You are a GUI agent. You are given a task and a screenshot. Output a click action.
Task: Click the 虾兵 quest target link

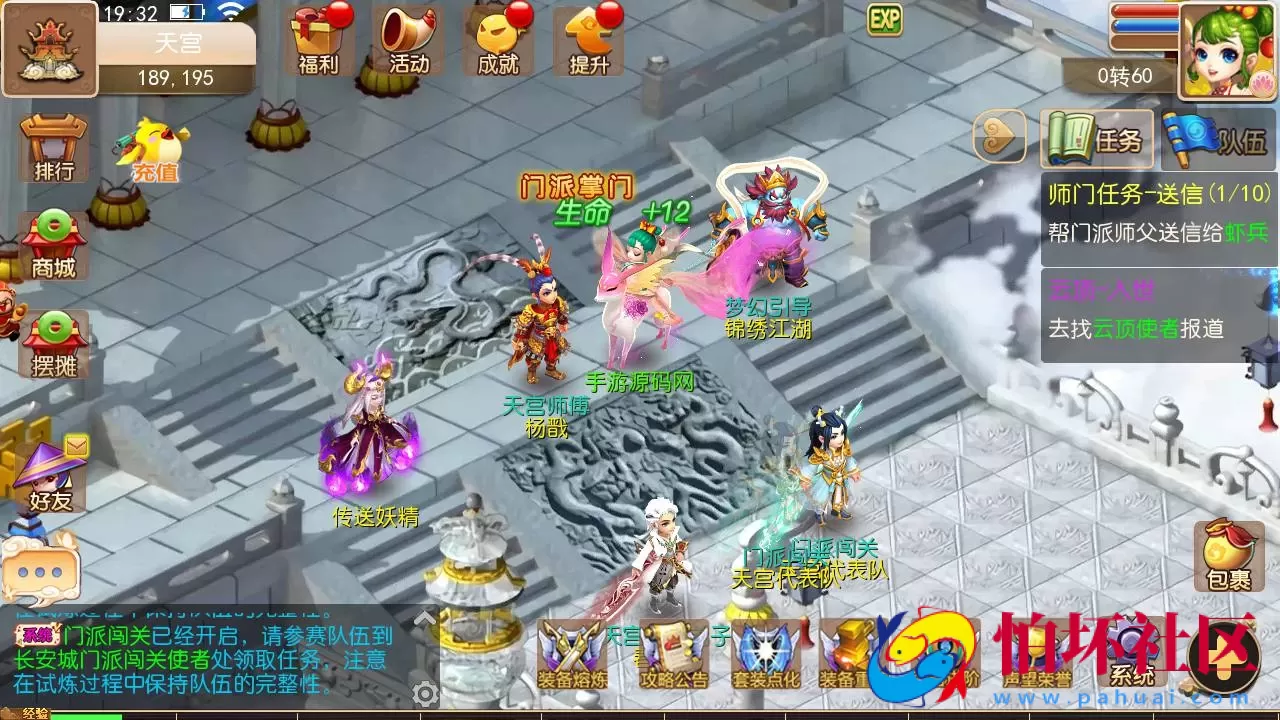[x=1248, y=233]
